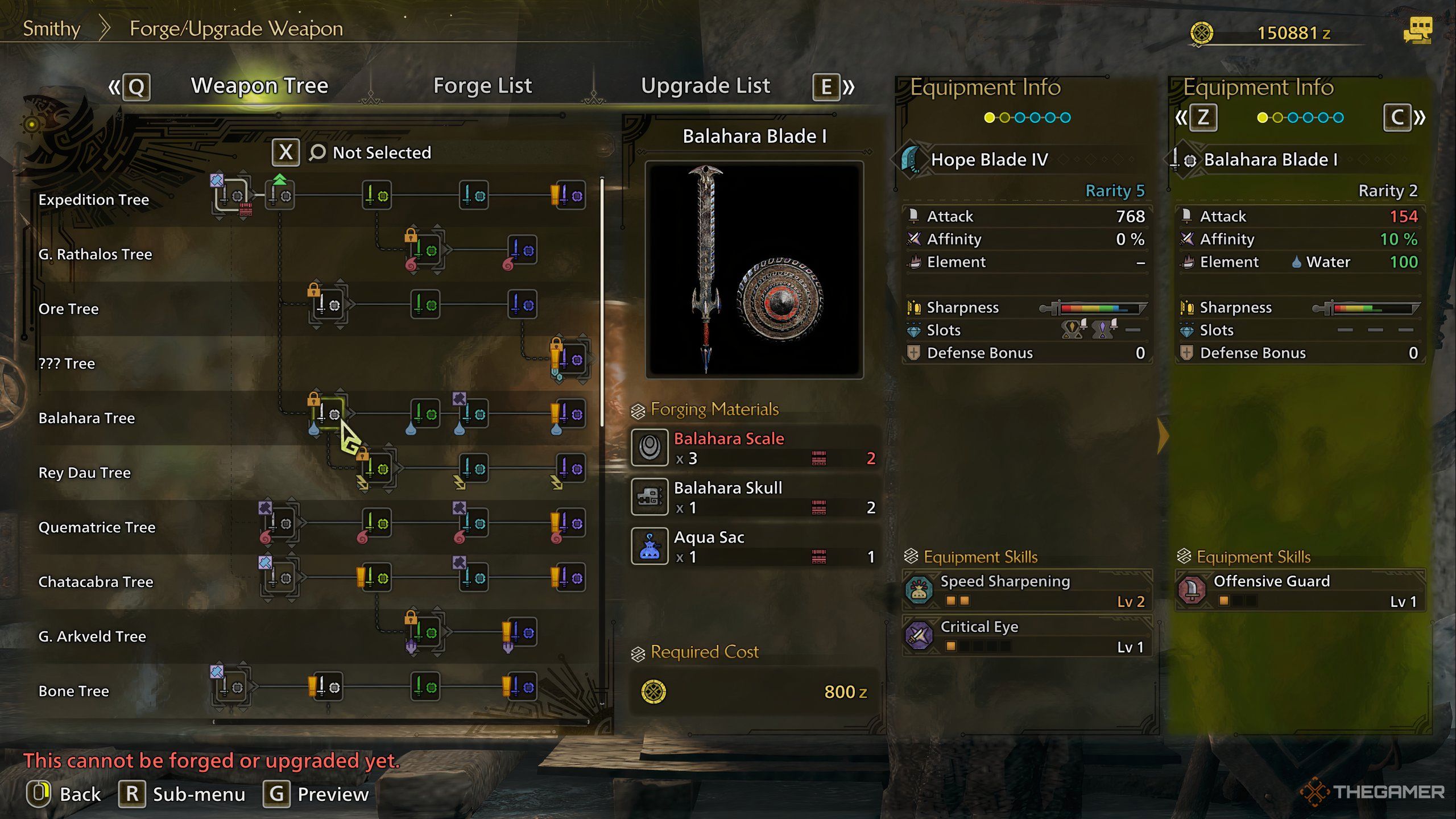The image size is (1456, 819).
Task: Select the Quematrice Tree row label
Action: (97, 527)
